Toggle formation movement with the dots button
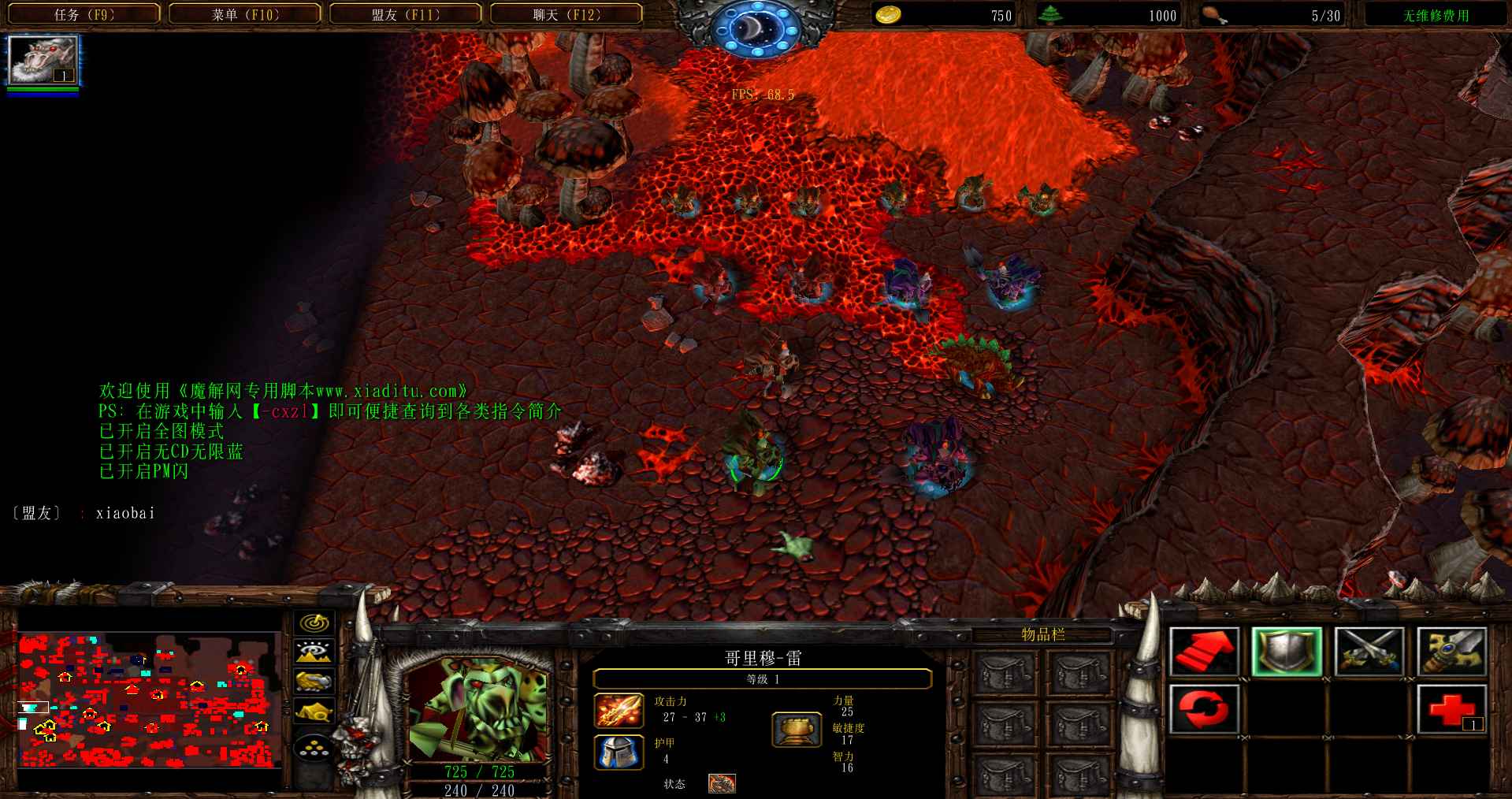 314,747
